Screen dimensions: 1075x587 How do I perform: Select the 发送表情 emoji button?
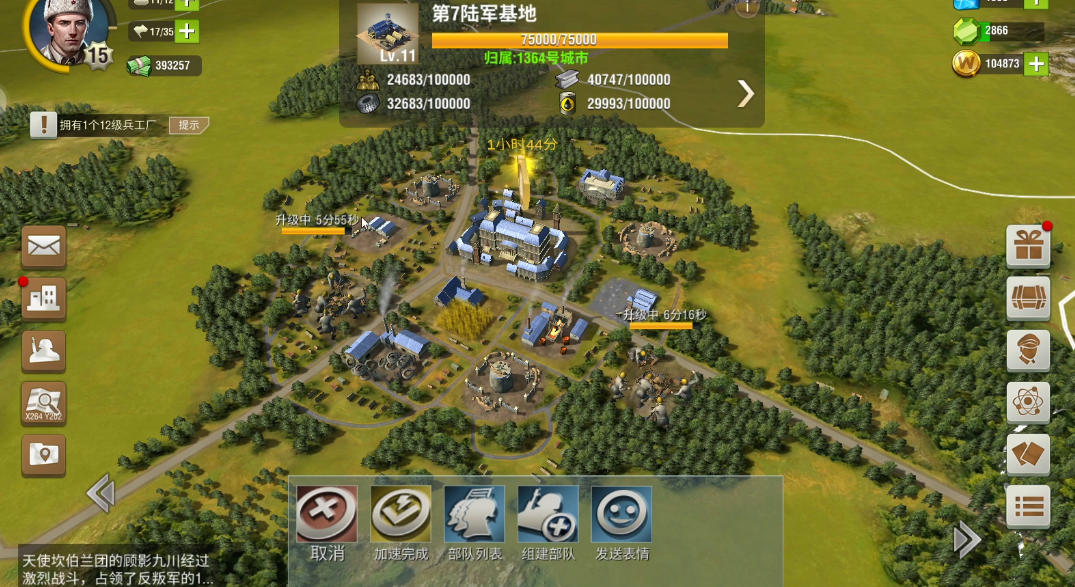tap(622, 515)
